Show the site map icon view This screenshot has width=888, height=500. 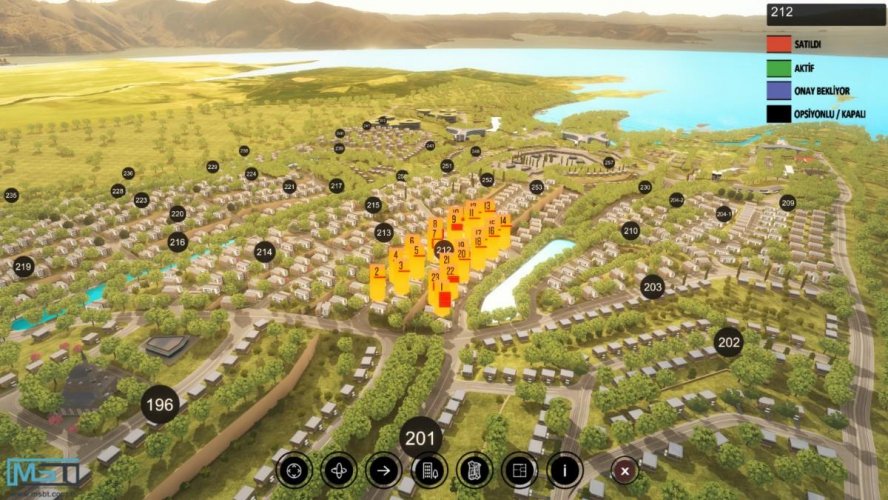(x=474, y=468)
